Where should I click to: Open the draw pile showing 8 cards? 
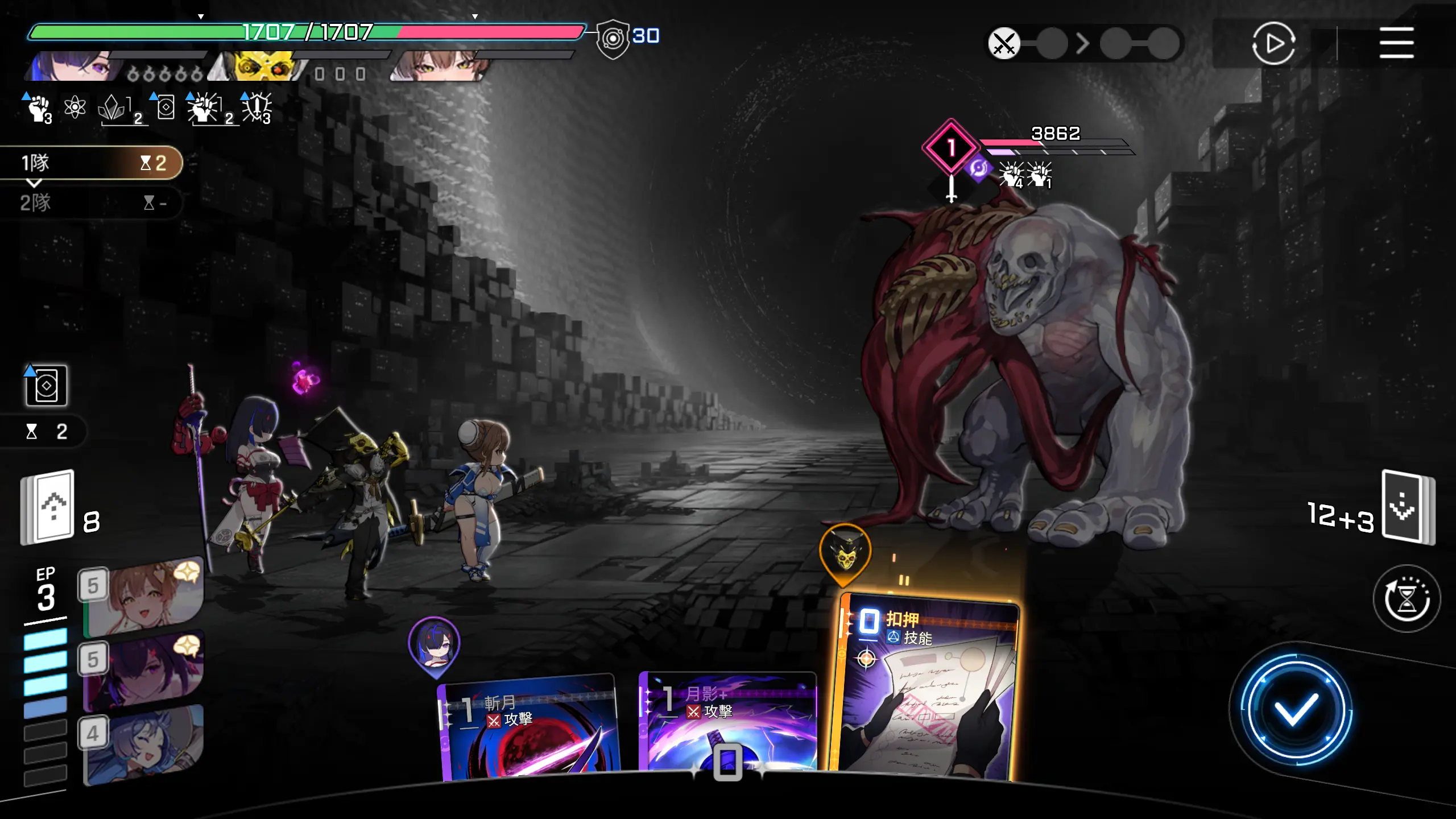(x=48, y=507)
